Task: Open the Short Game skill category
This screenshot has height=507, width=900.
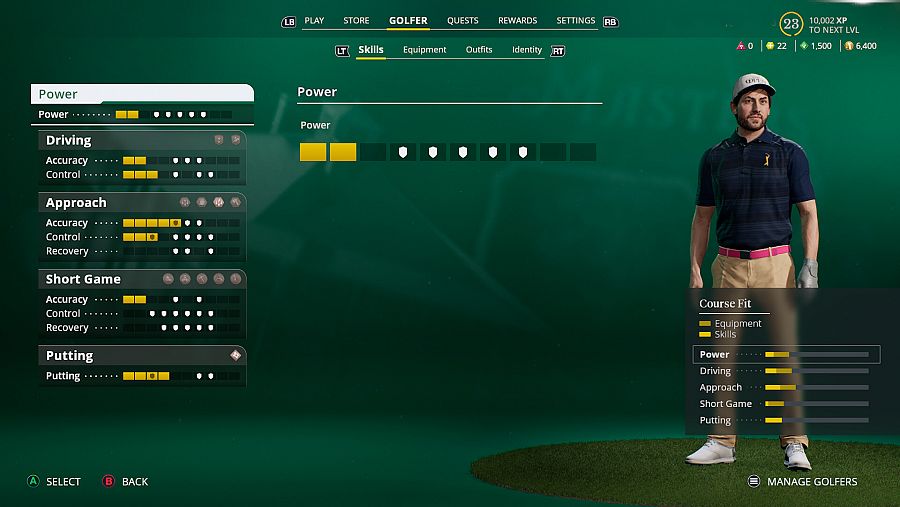Action: click(142, 279)
